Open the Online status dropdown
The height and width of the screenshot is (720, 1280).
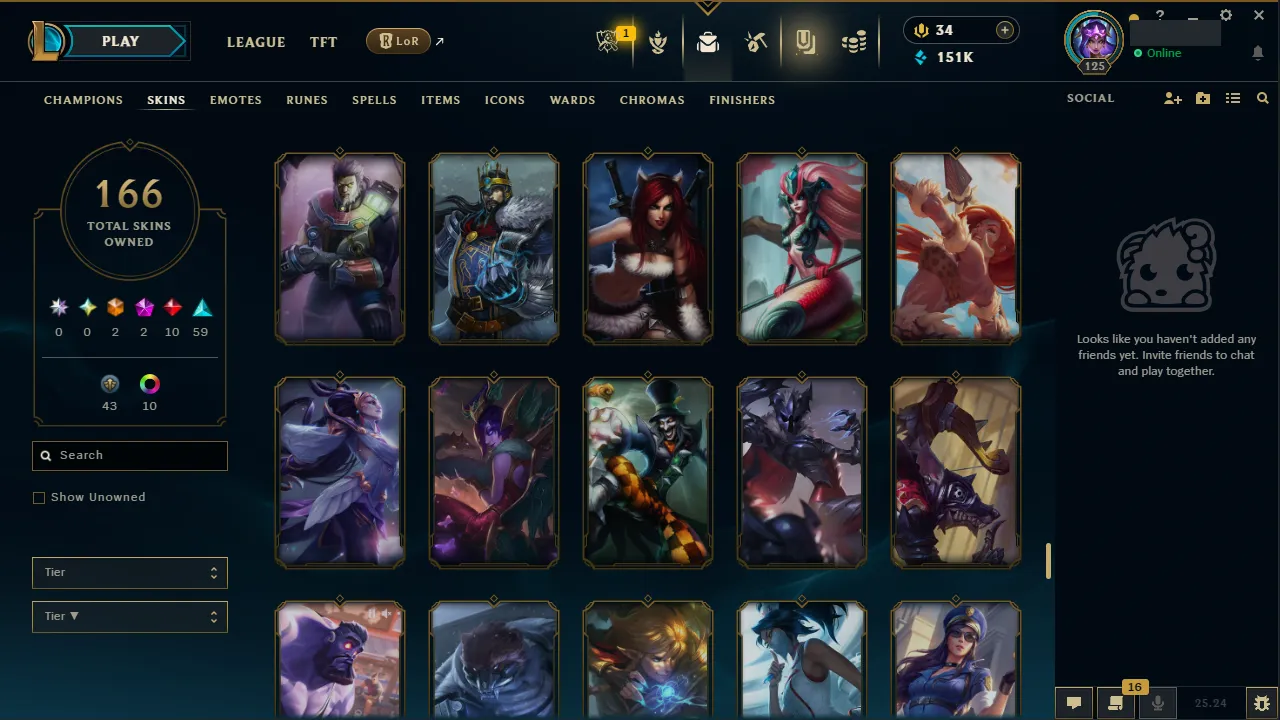coord(1160,53)
